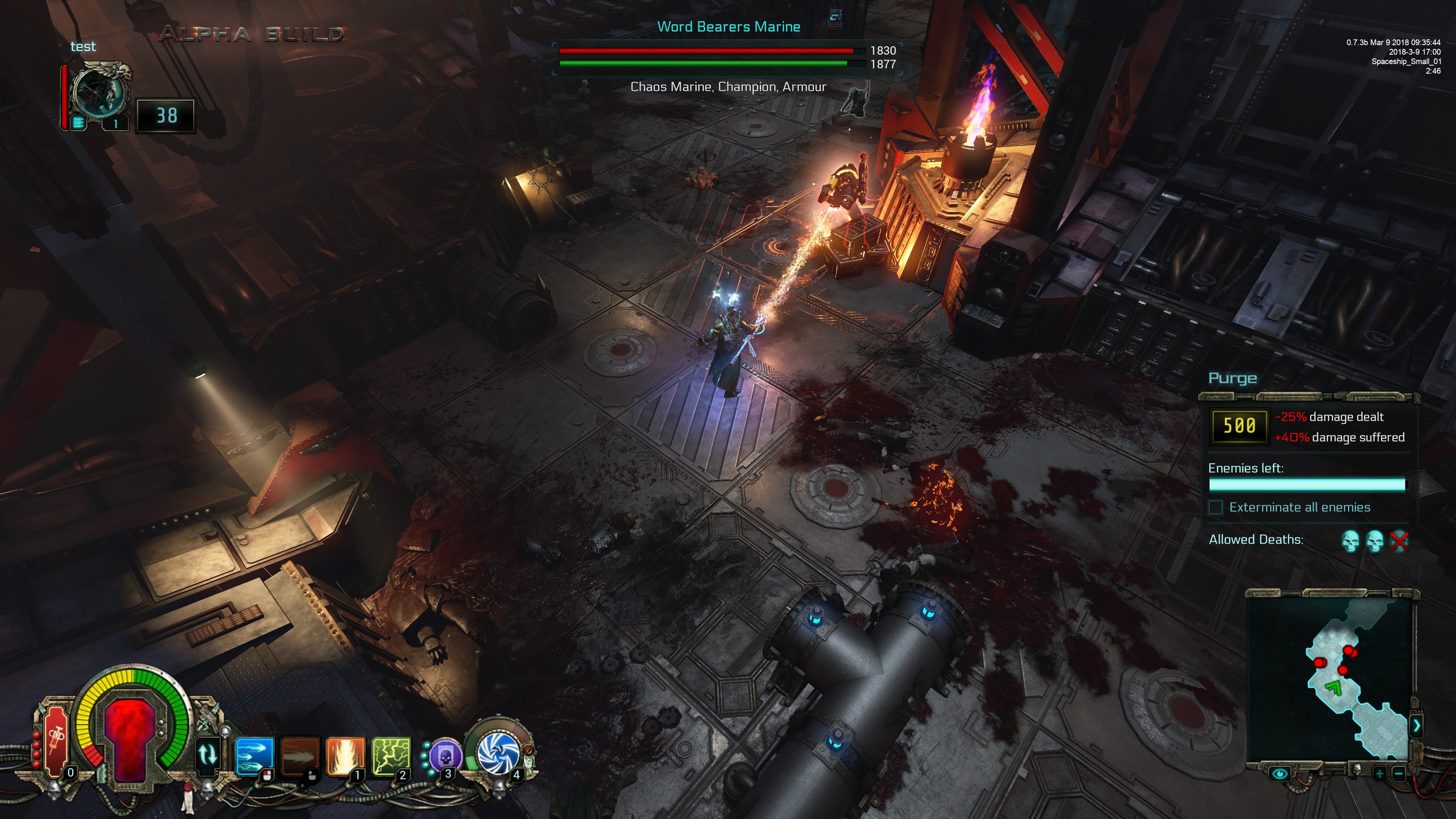Click the weapon swap arrows button
The image size is (1456, 819).
coord(207,754)
